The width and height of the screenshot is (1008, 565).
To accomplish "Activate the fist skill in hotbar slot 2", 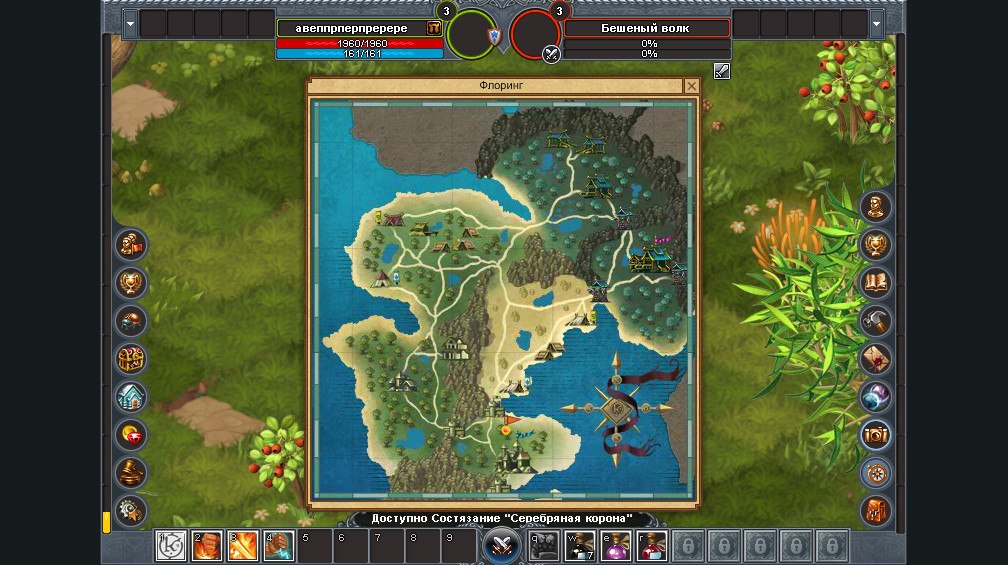I will (207, 546).
